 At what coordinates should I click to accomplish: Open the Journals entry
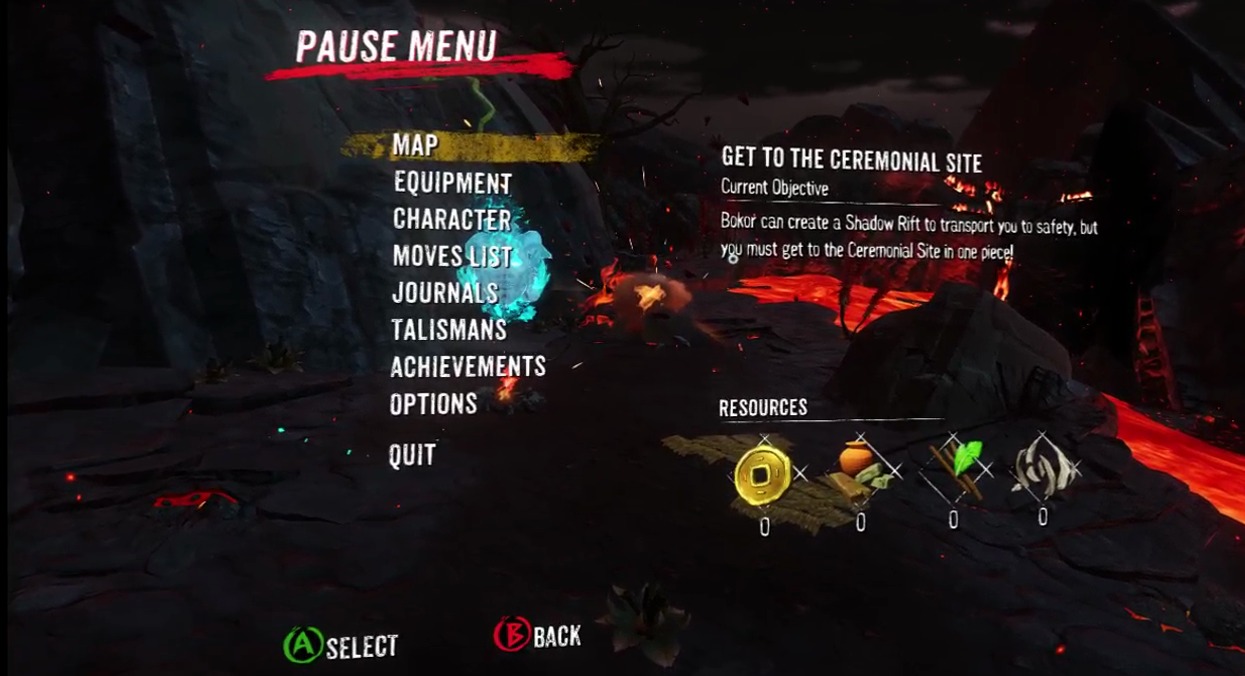(x=445, y=293)
